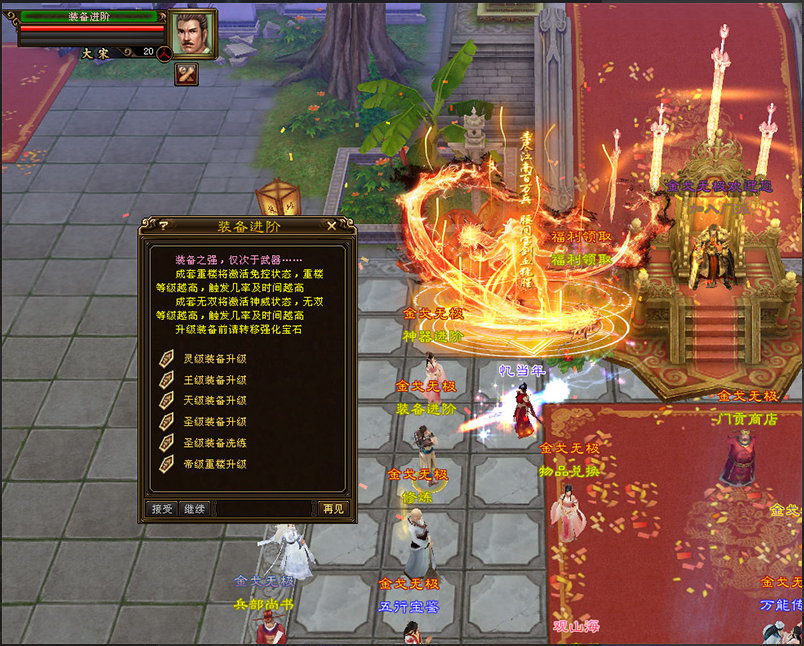Click the 继续 button
The height and width of the screenshot is (646, 804).
click(195, 508)
